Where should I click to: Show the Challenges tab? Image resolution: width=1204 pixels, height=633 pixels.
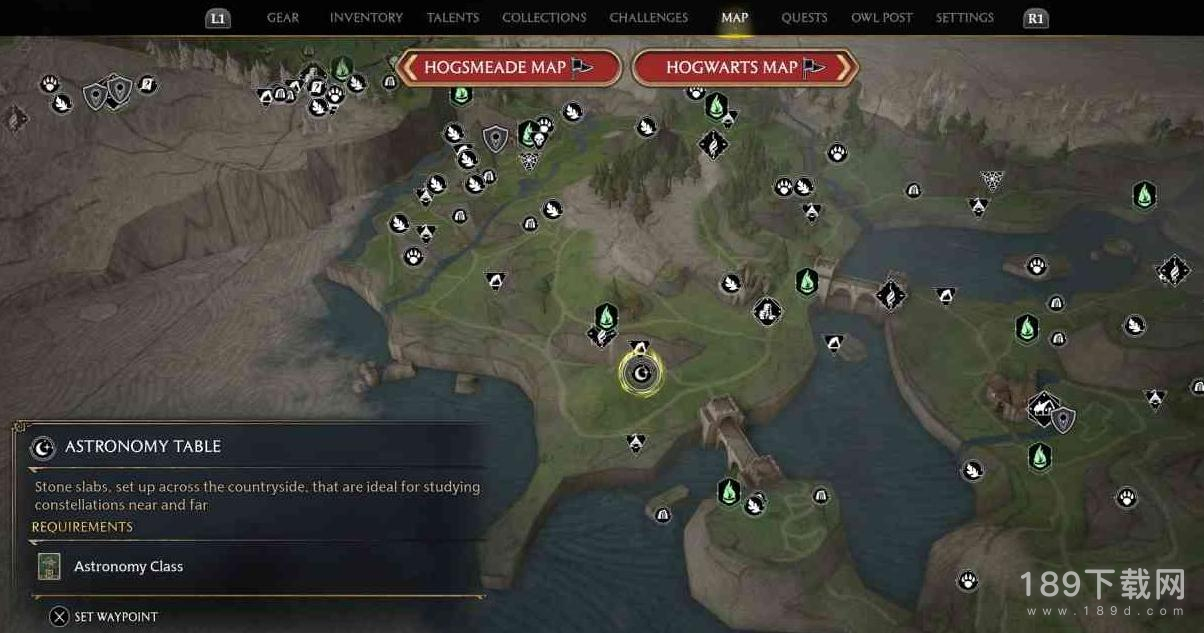tap(649, 18)
